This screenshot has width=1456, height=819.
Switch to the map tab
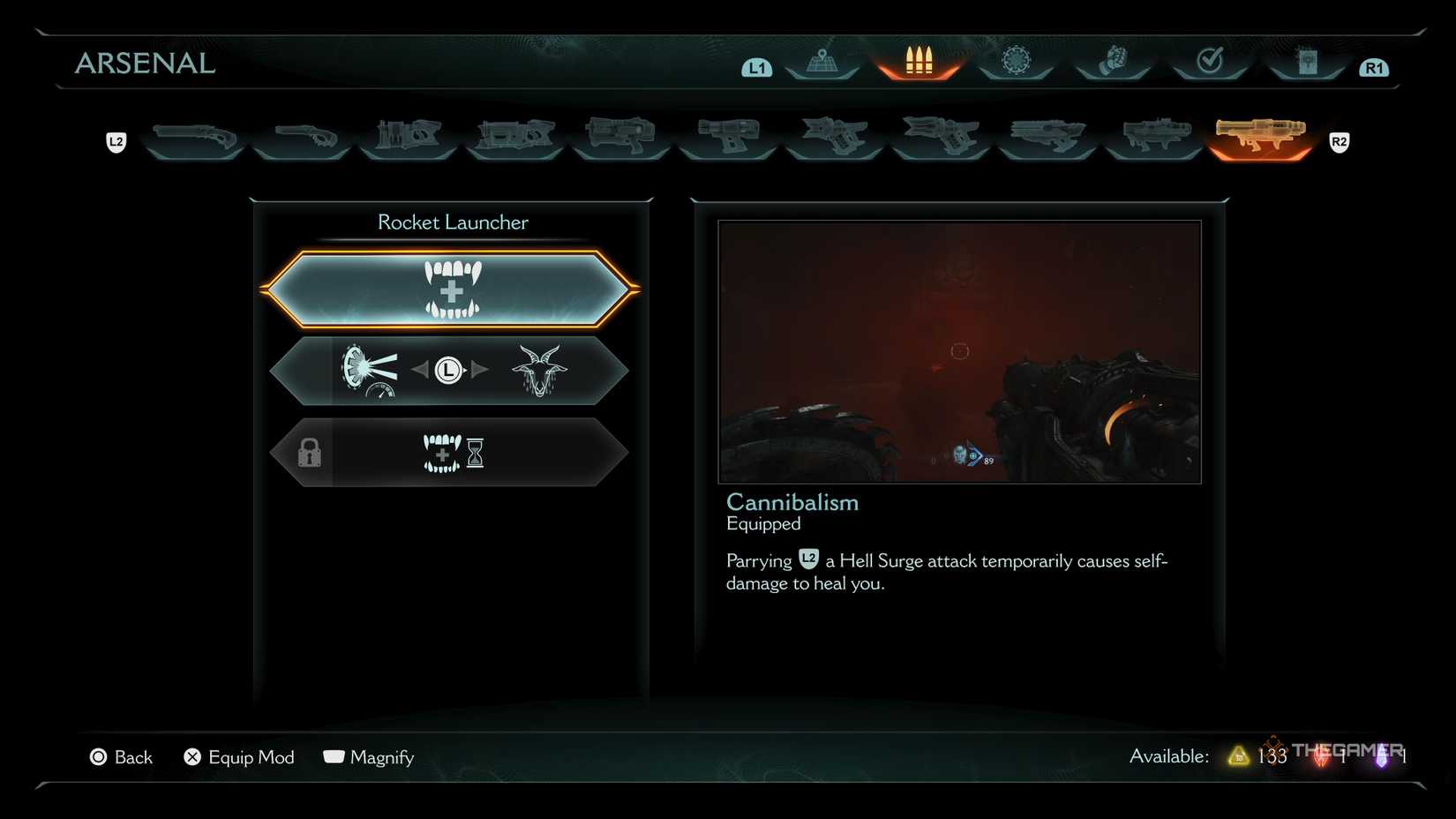click(822, 62)
